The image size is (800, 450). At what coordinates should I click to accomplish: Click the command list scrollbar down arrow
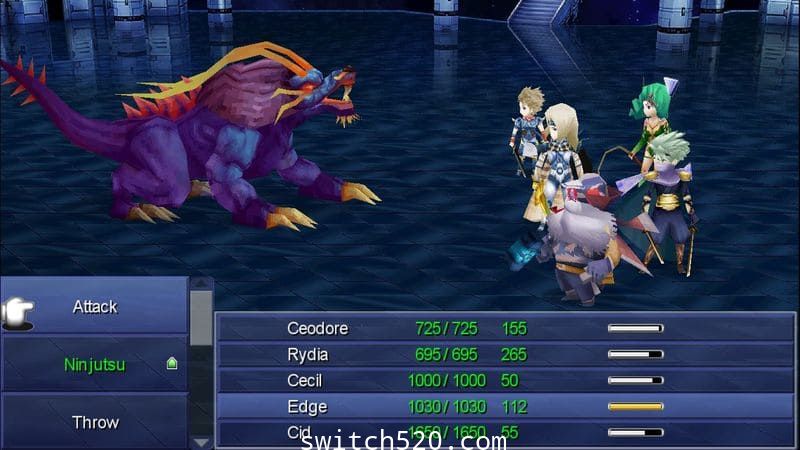201,441
